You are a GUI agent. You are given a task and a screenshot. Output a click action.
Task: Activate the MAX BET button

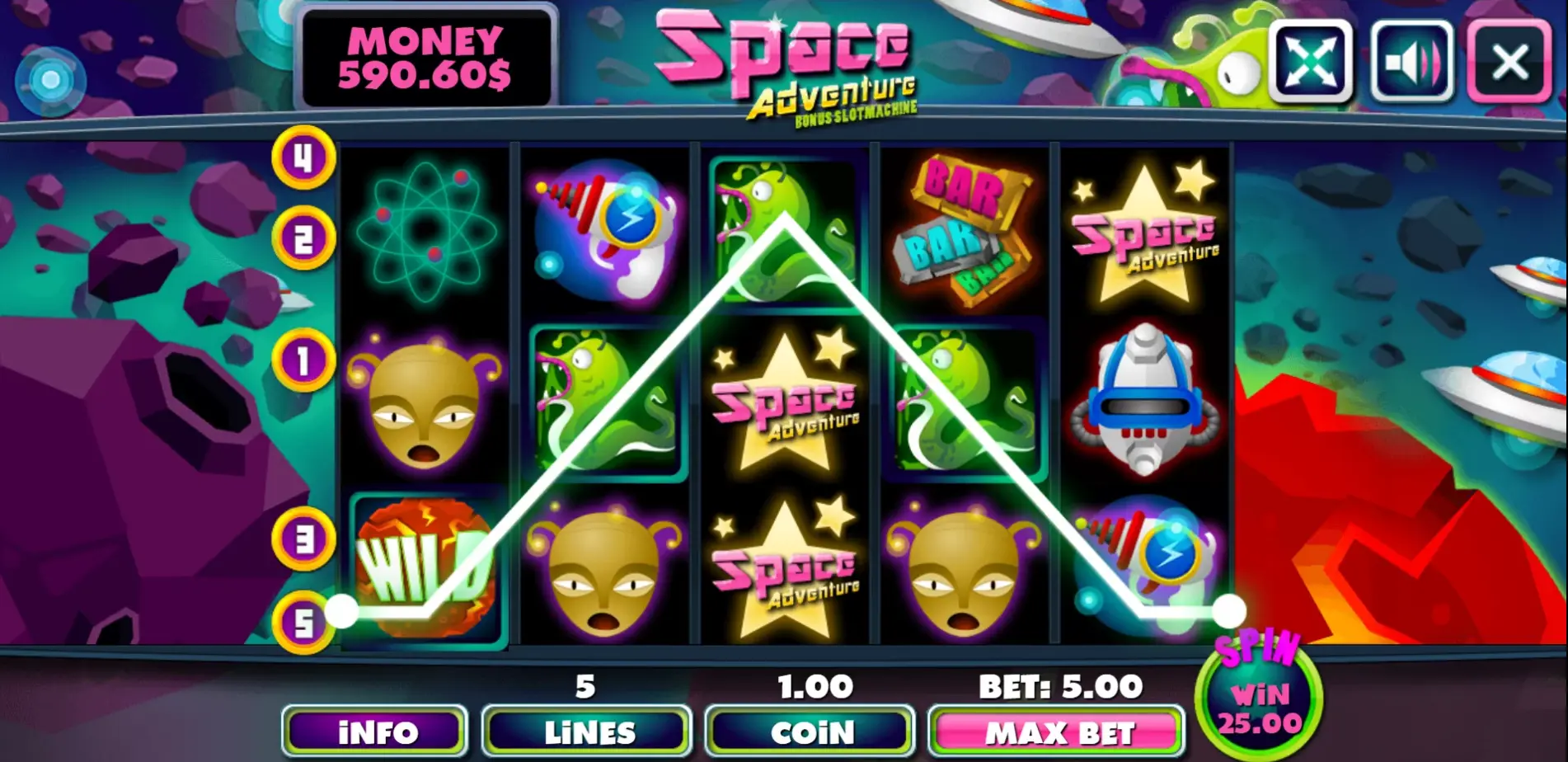pyautogui.click(x=1057, y=731)
